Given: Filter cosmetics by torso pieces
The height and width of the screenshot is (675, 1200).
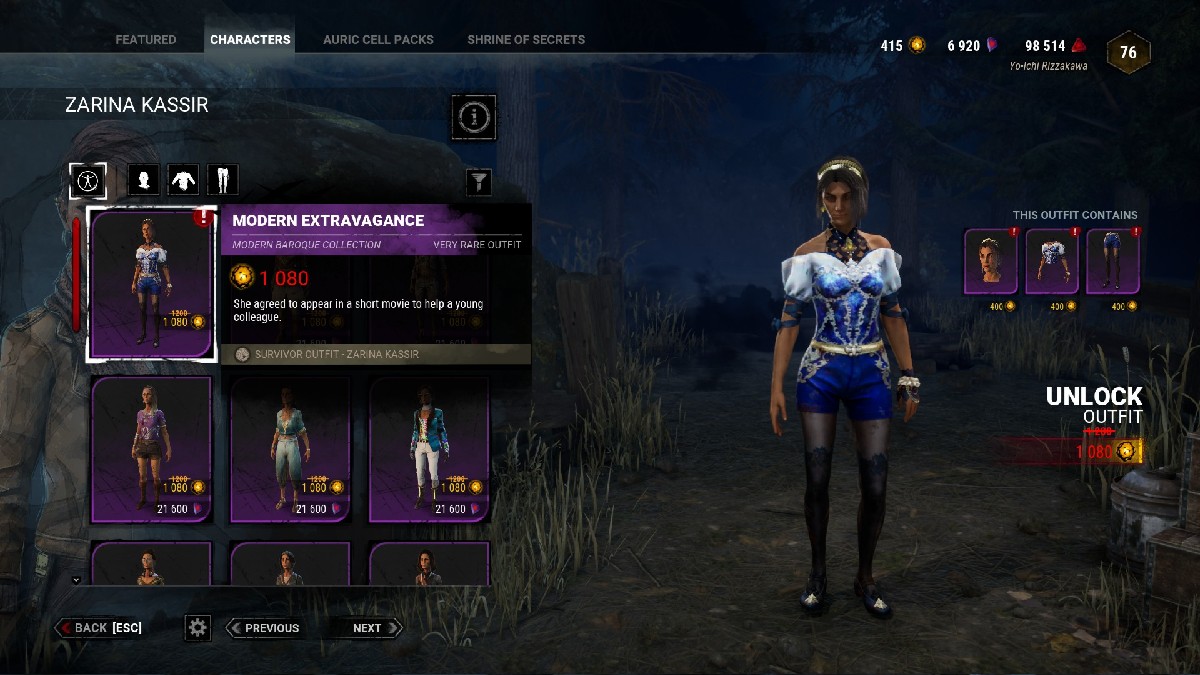Looking at the screenshot, I should coord(183,181).
